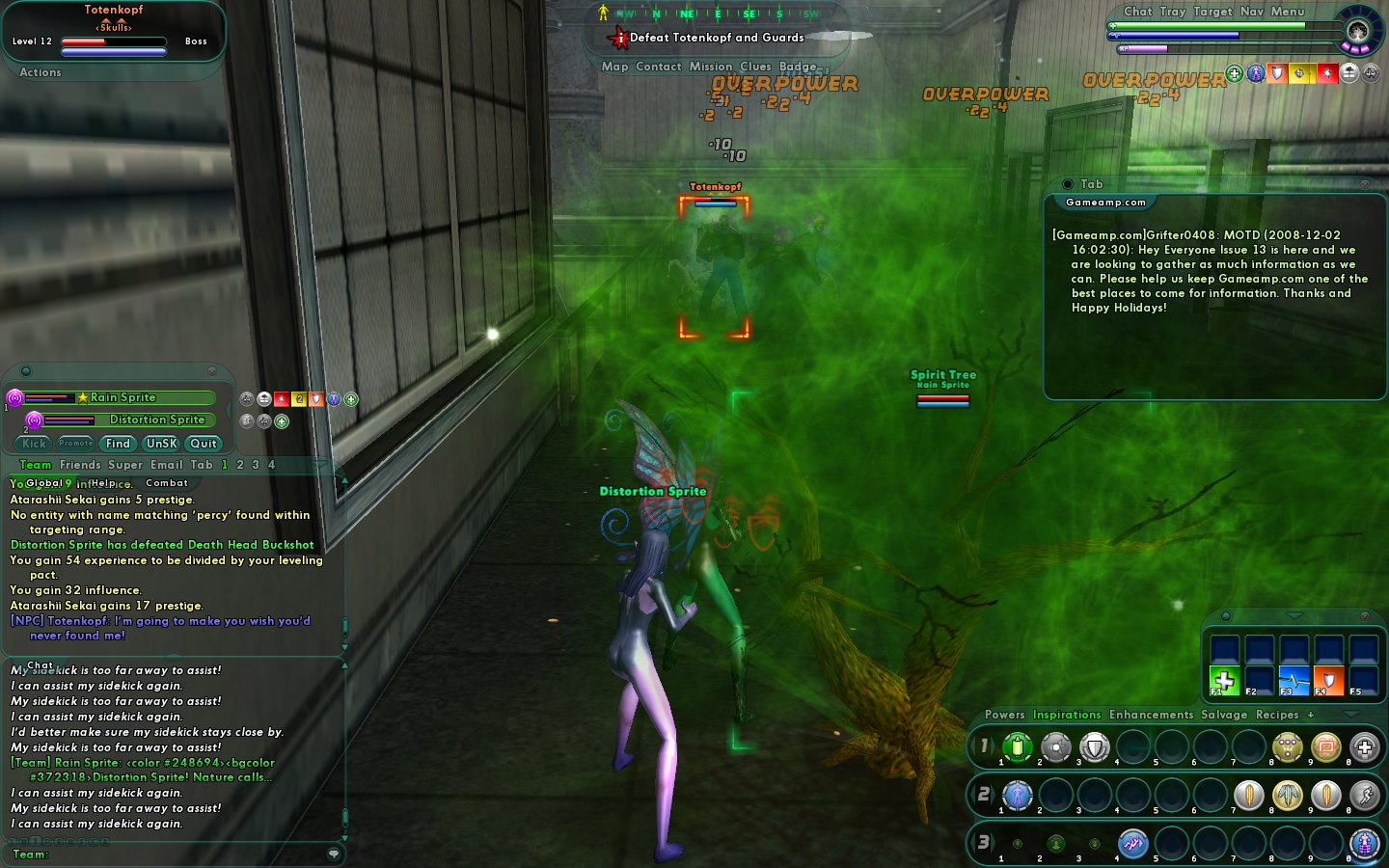Screen dimensions: 1389x868
Task: Open the Mission window
Action: click(711, 67)
